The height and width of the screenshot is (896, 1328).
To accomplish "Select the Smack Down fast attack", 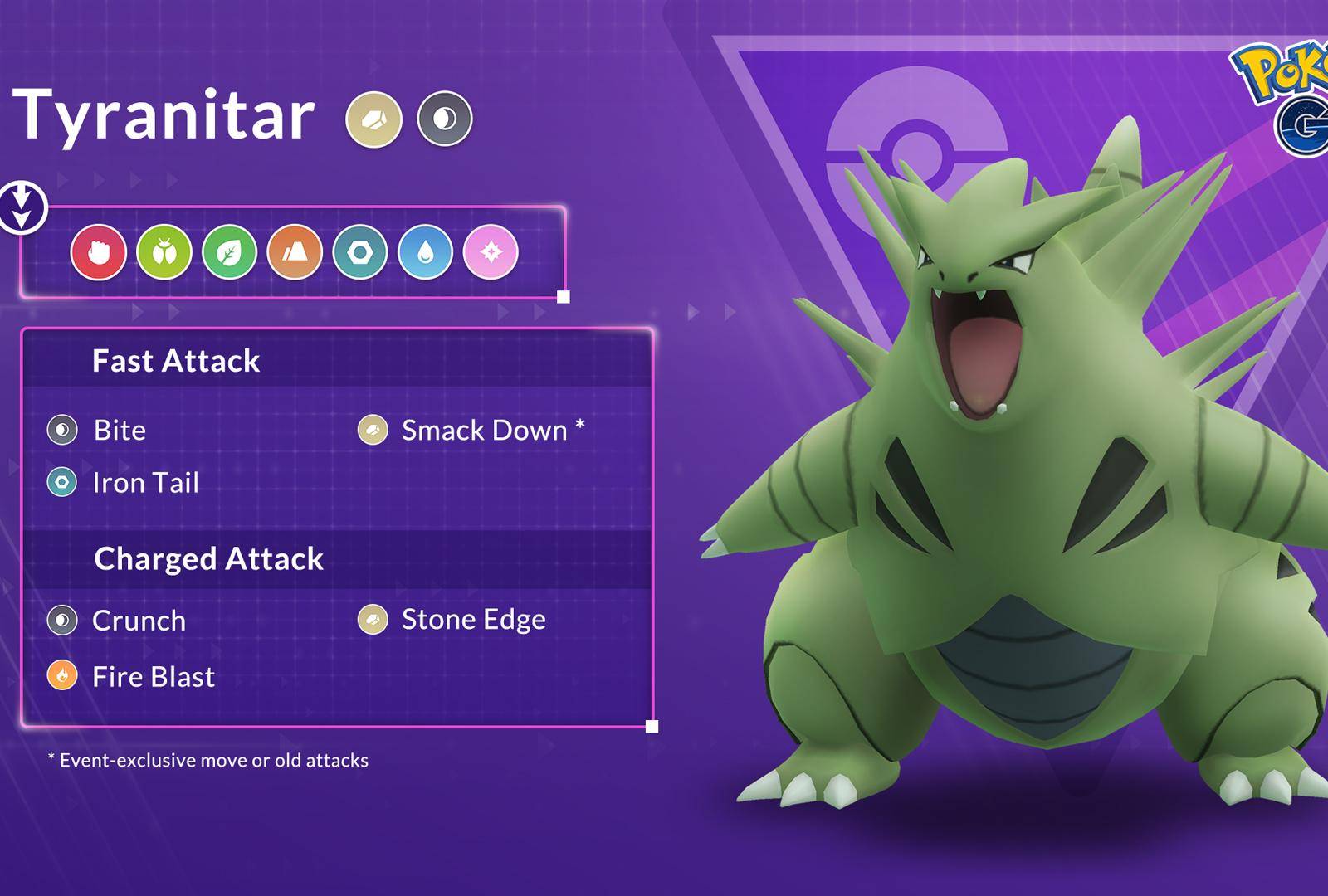I will click(484, 431).
